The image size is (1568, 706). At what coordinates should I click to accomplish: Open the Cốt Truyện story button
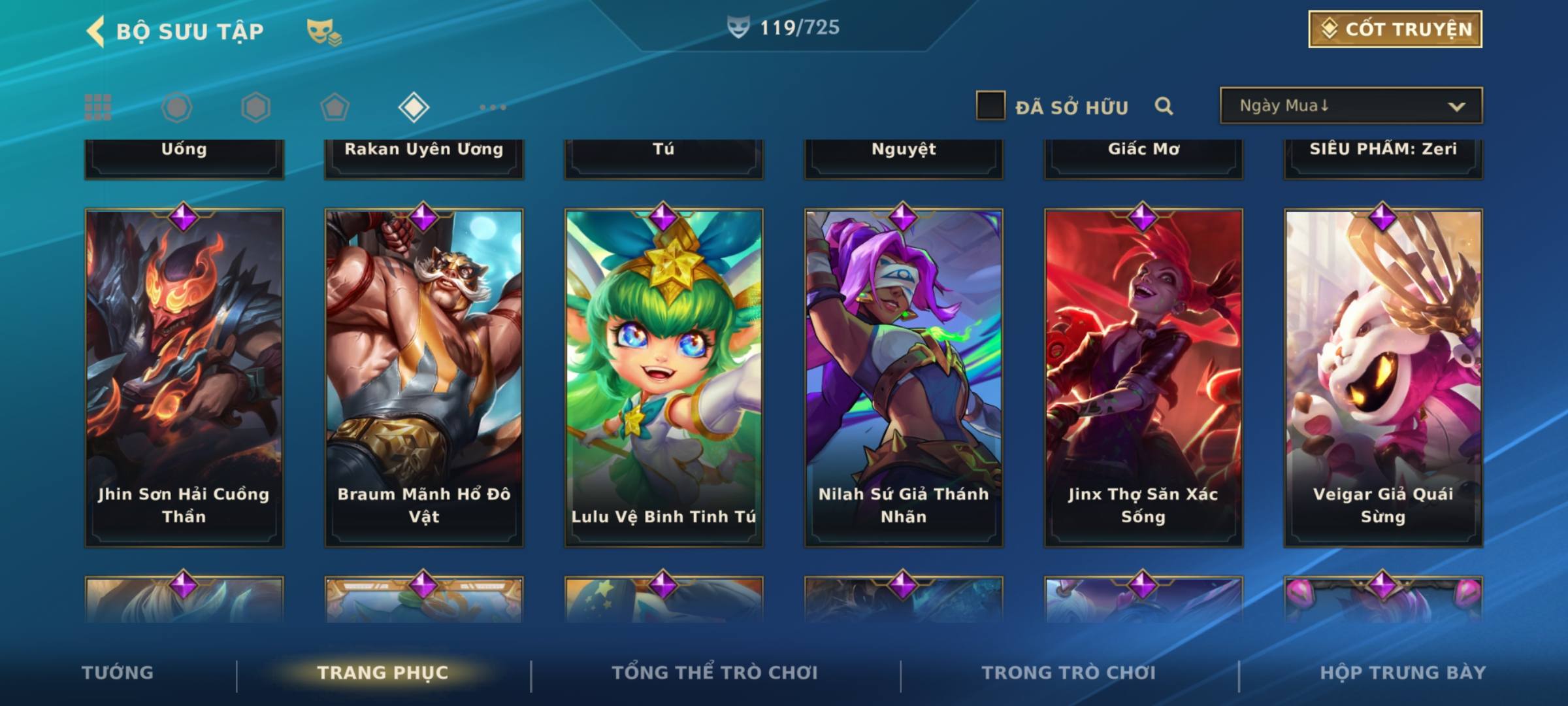pyautogui.click(x=1395, y=29)
